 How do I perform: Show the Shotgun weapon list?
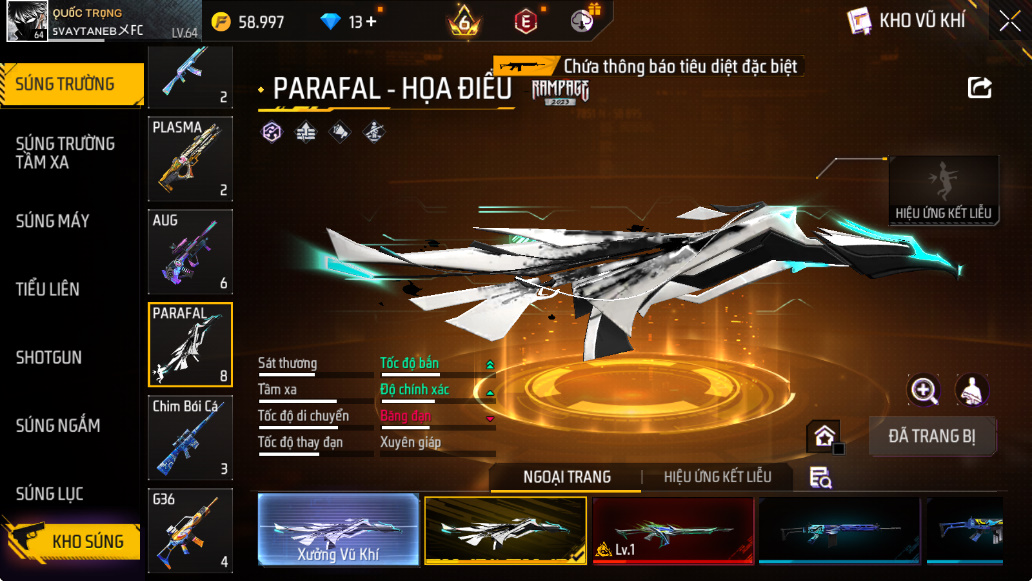point(49,357)
